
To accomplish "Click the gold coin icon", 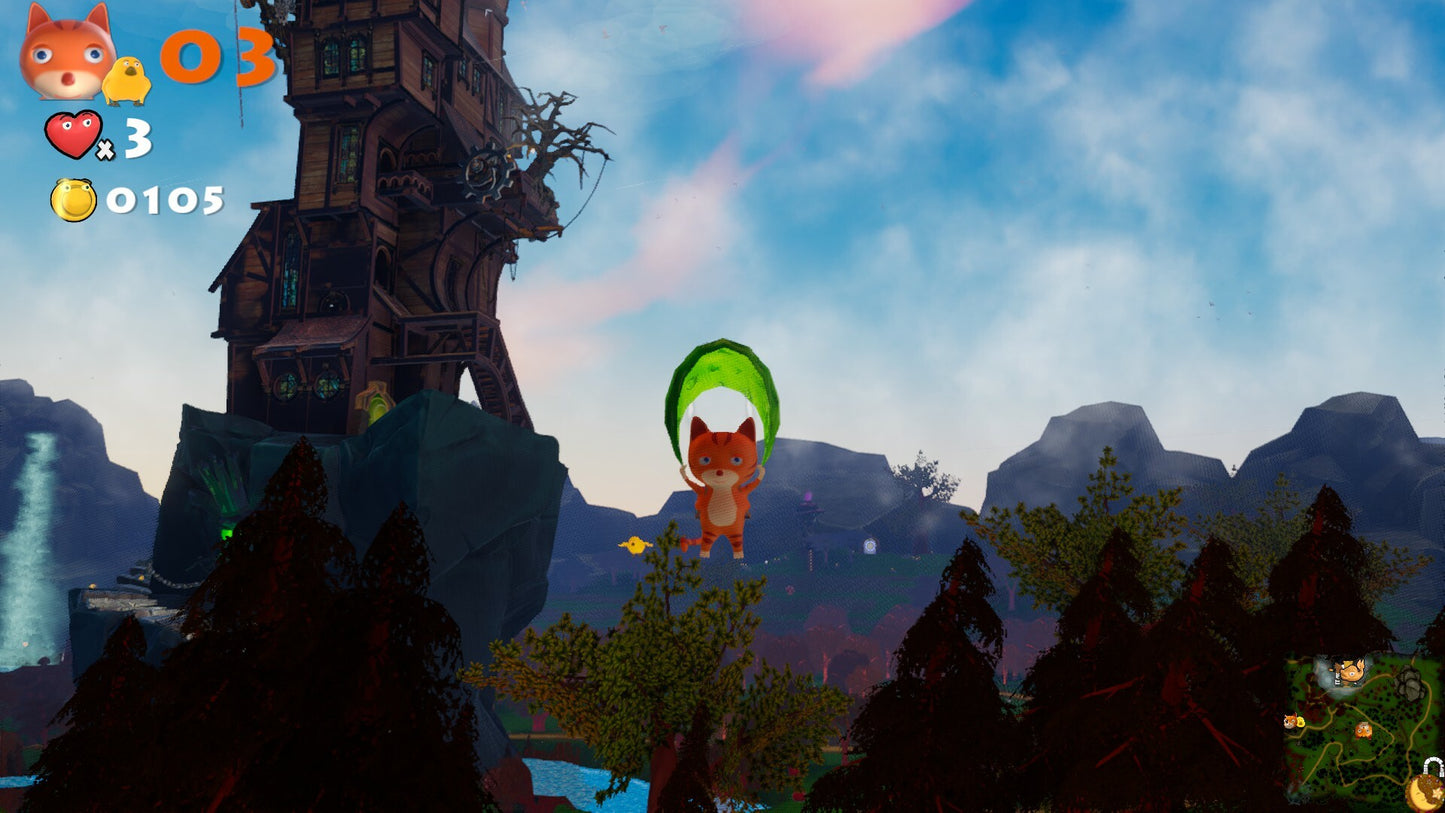I will pyautogui.click(x=73, y=200).
